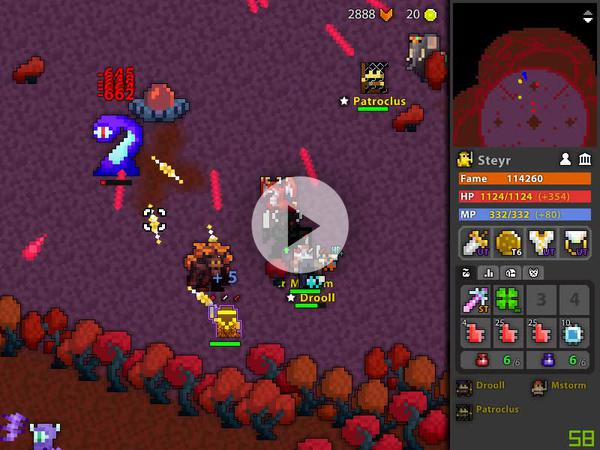Viewport: 600px width, 450px height.
Task: Open the player profile silhouette icon
Action: [x=565, y=159]
